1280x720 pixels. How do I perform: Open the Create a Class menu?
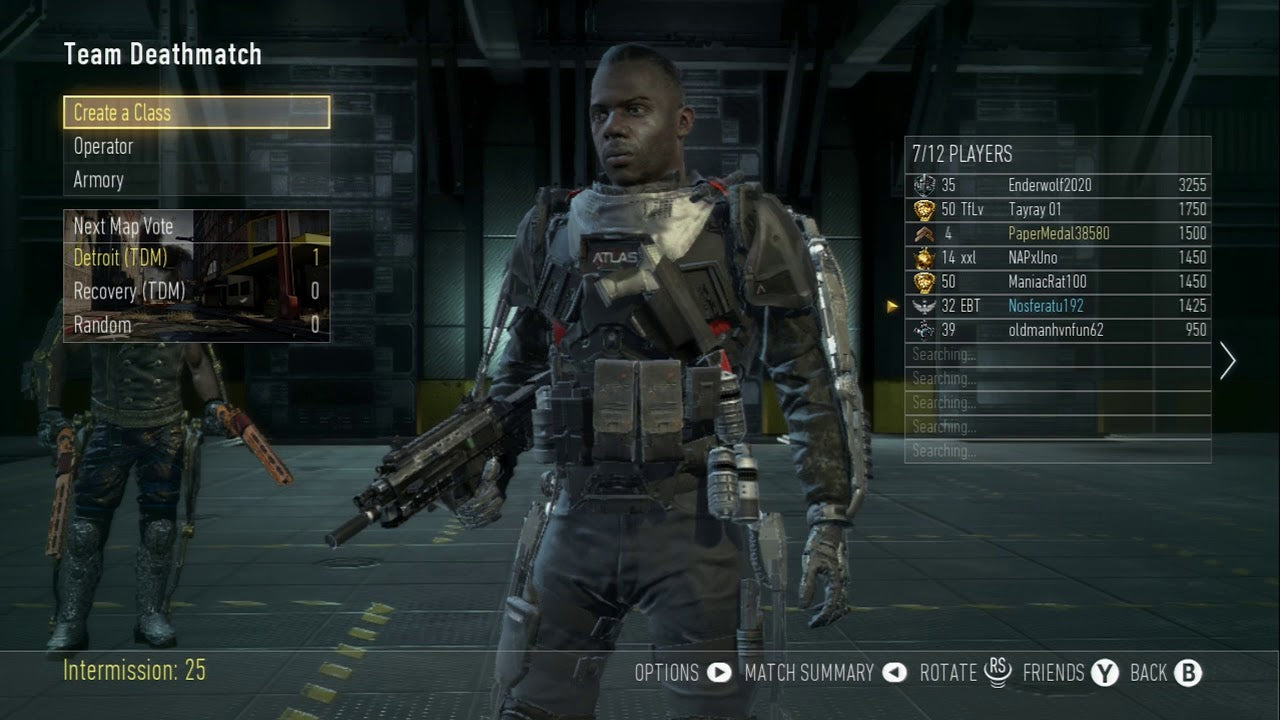click(x=196, y=113)
